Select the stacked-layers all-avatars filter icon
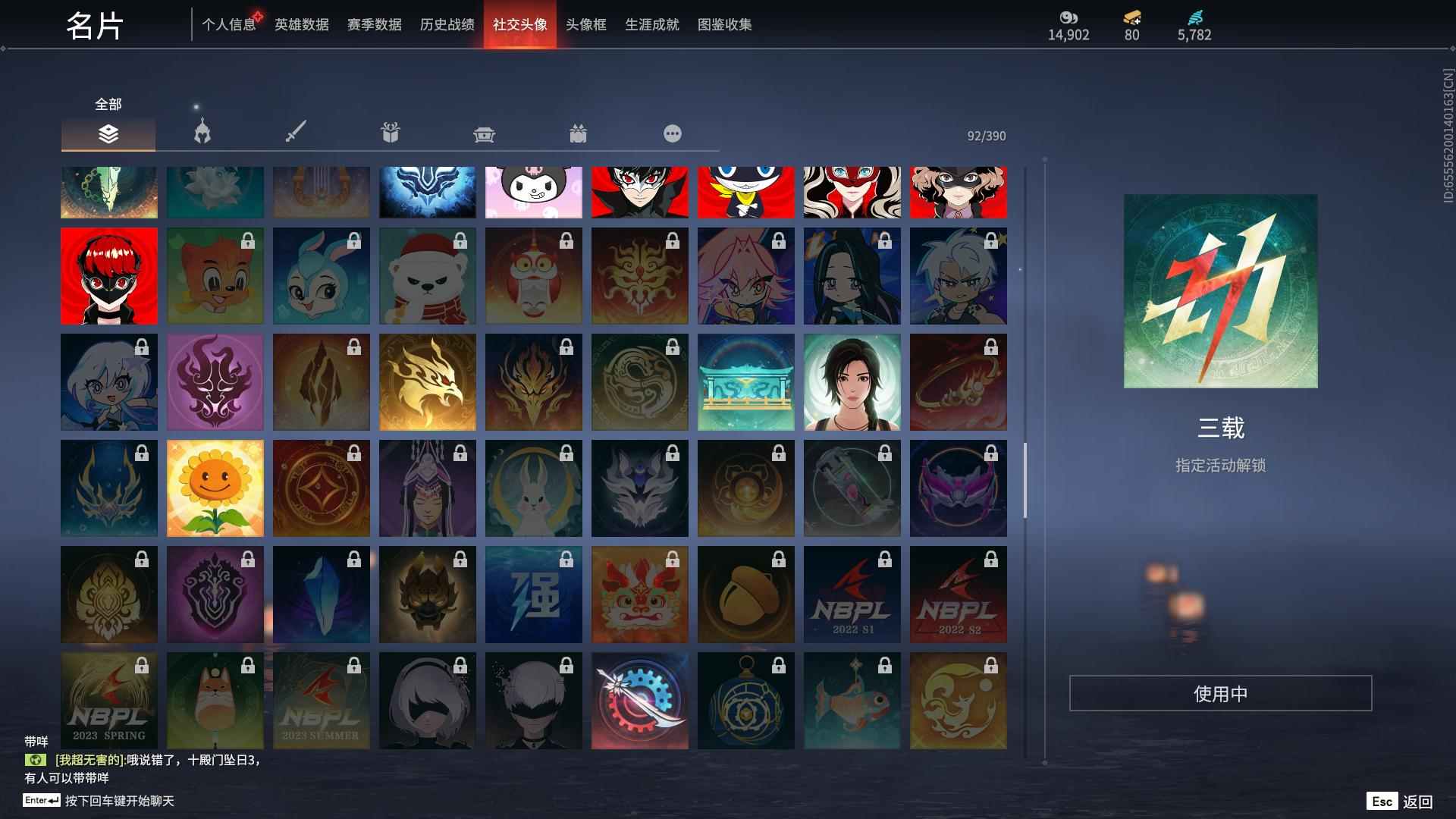Image resolution: width=1456 pixels, height=819 pixels. pos(108,133)
